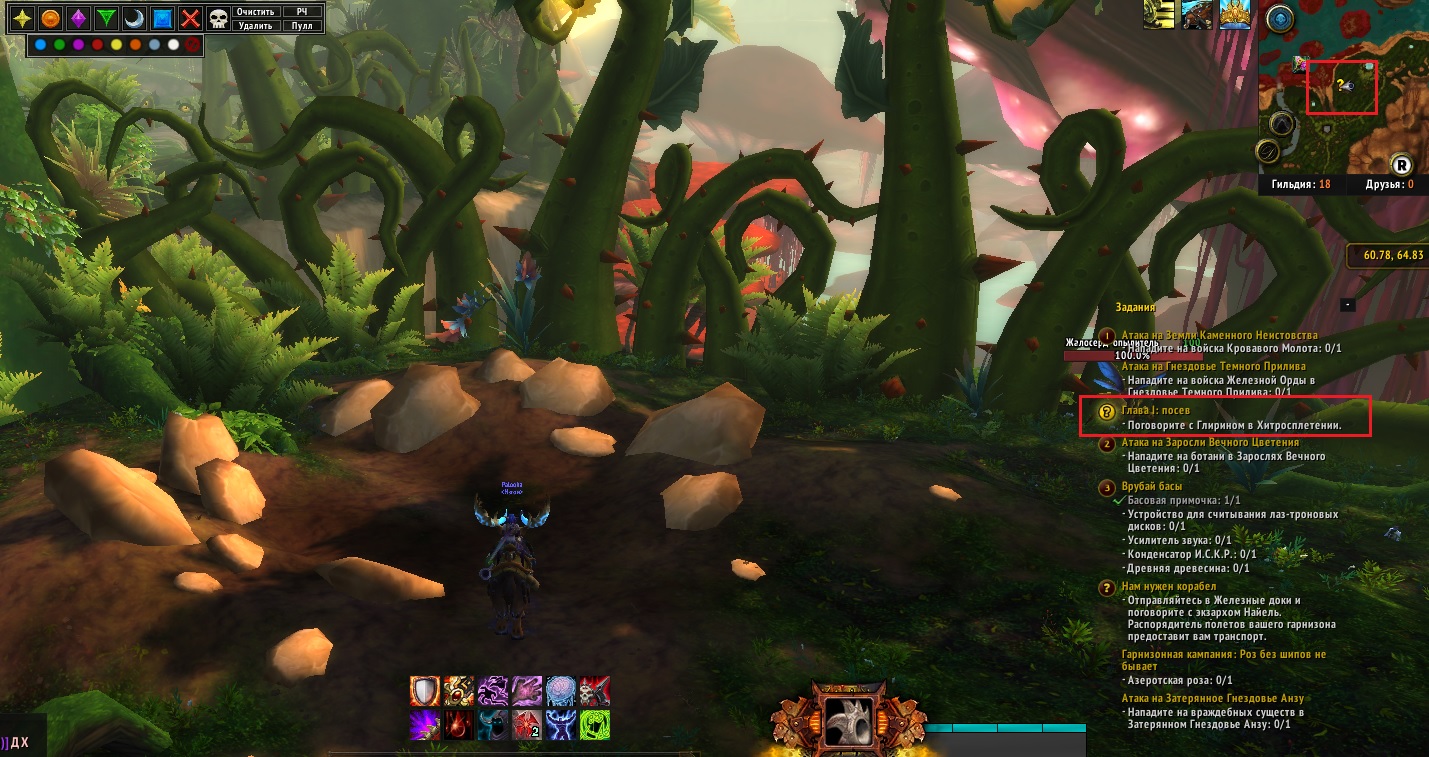This screenshot has width=1429, height=757.
Task: Activate the shield ability icon
Action: click(425, 691)
